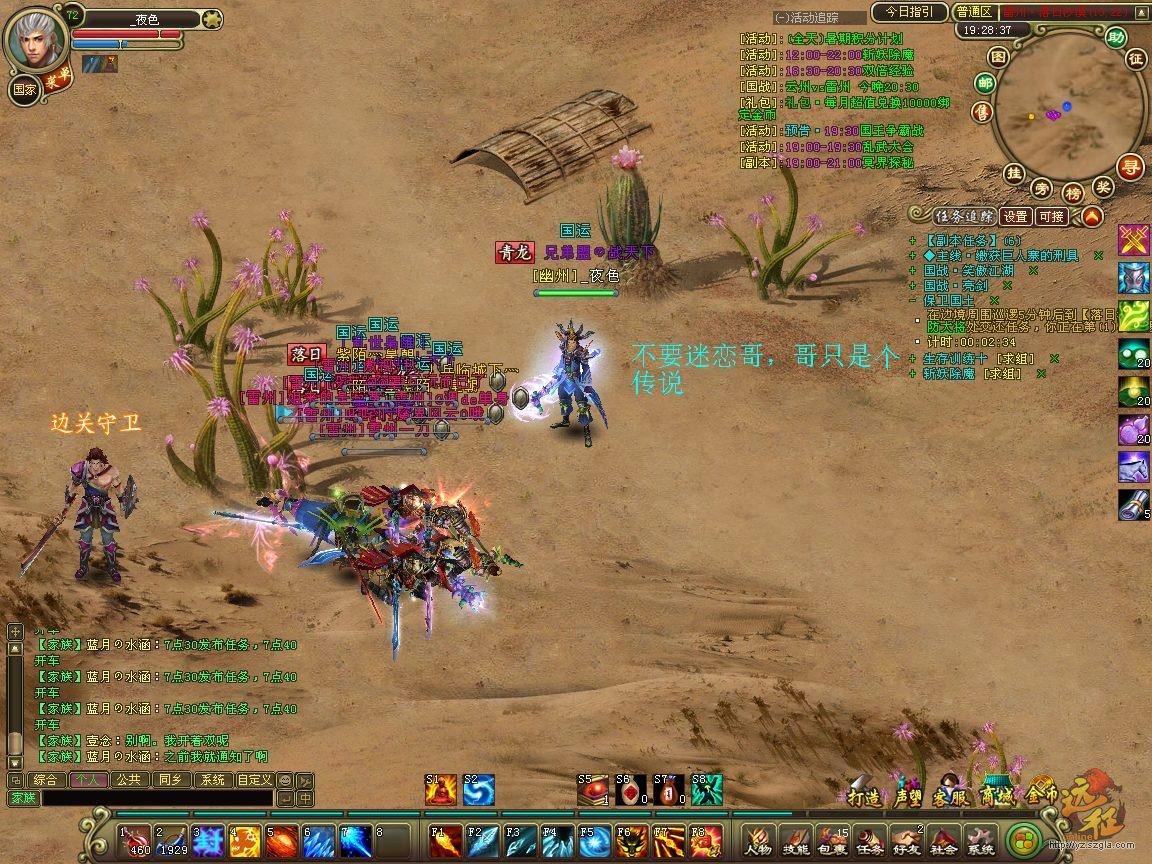Collapse the 活动追踪 activity tracker

(x=781, y=18)
